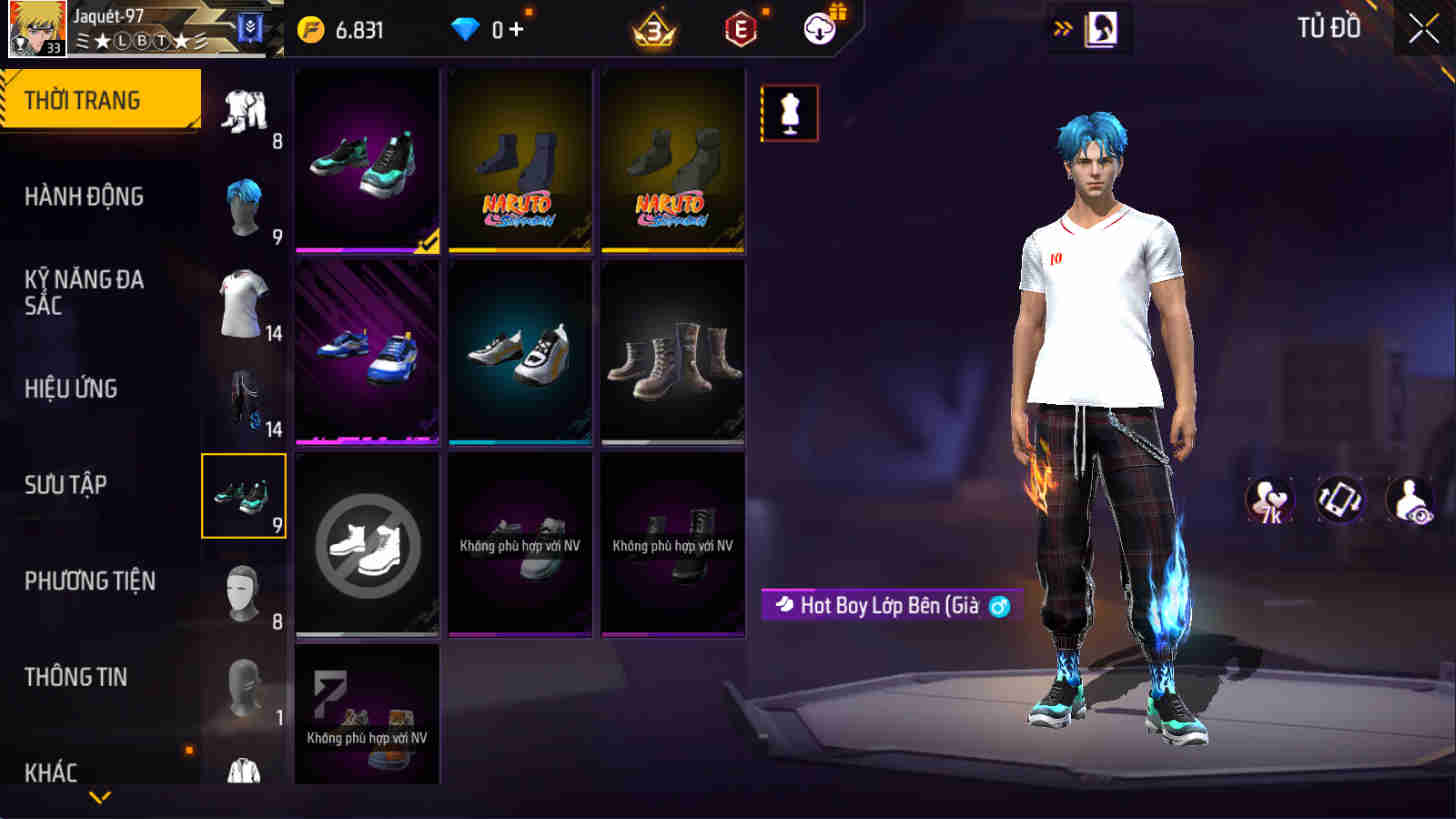Open the SƯU TẬP section
Screen dimensions: 1456x819
67,485
